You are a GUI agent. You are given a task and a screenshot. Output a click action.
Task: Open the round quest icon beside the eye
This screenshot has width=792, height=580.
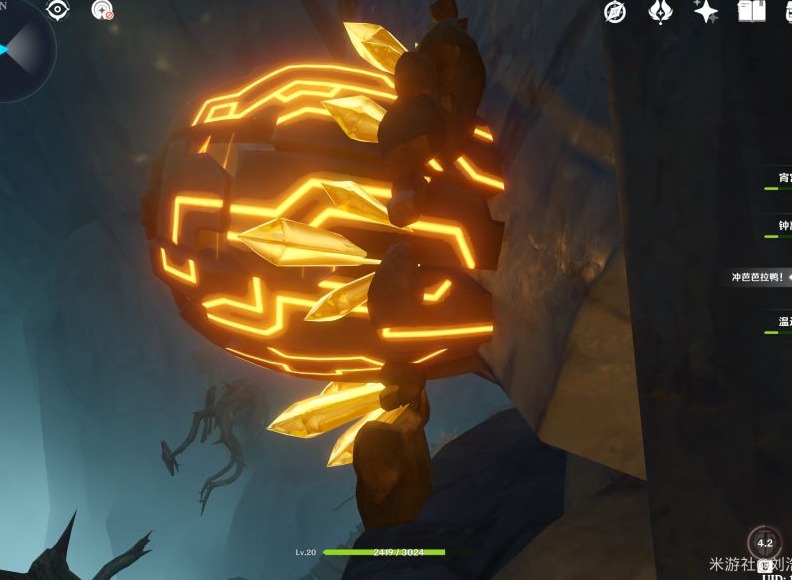tap(102, 11)
